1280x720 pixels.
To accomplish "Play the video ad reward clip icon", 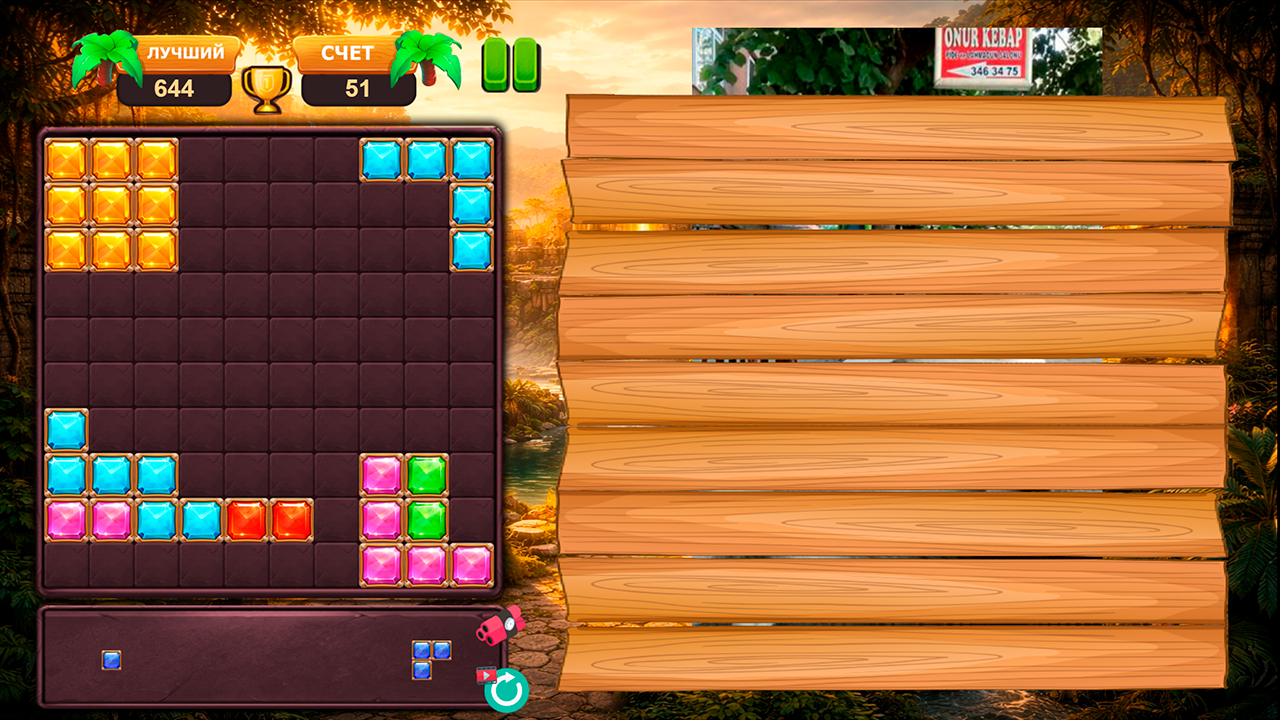I will tap(484, 676).
